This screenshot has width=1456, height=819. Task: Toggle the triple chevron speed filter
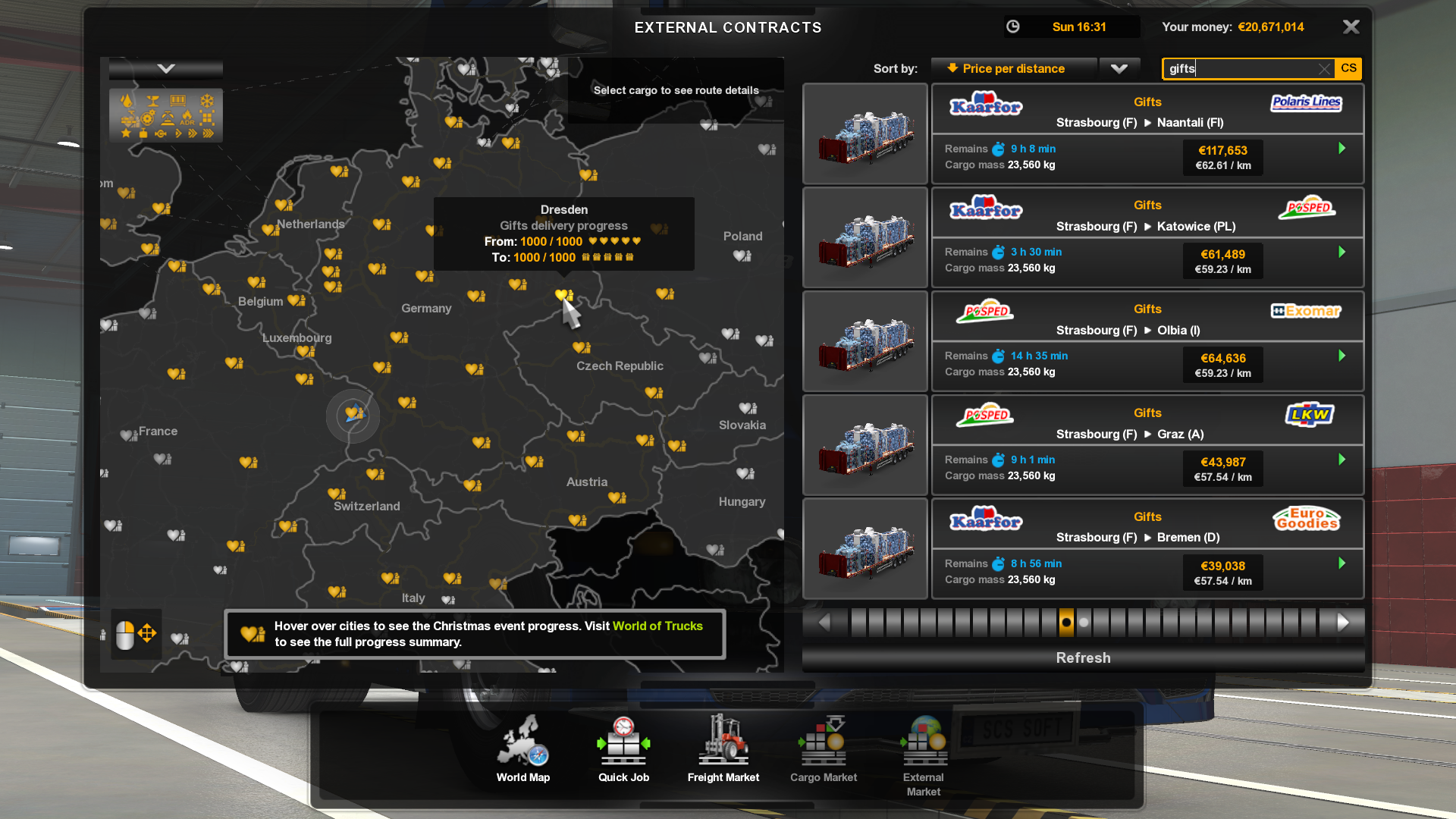click(x=209, y=134)
